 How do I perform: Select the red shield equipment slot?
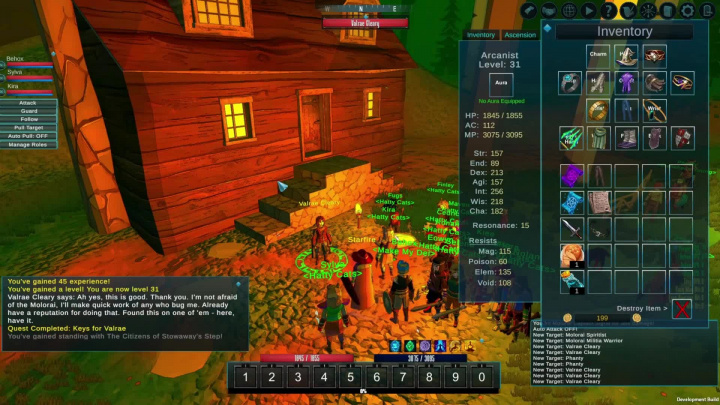point(683,137)
